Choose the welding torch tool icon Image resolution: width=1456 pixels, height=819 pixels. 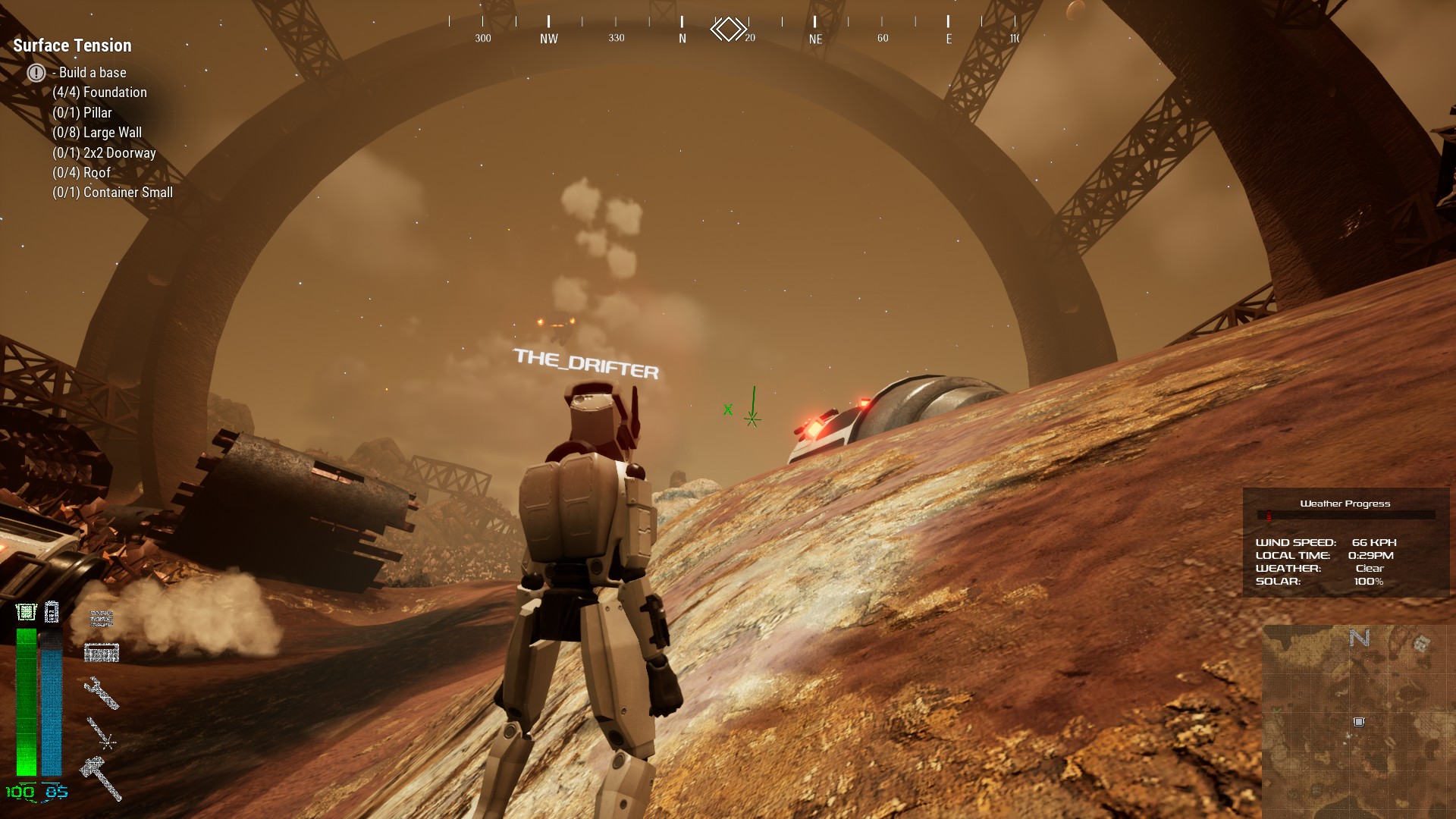pos(101,733)
